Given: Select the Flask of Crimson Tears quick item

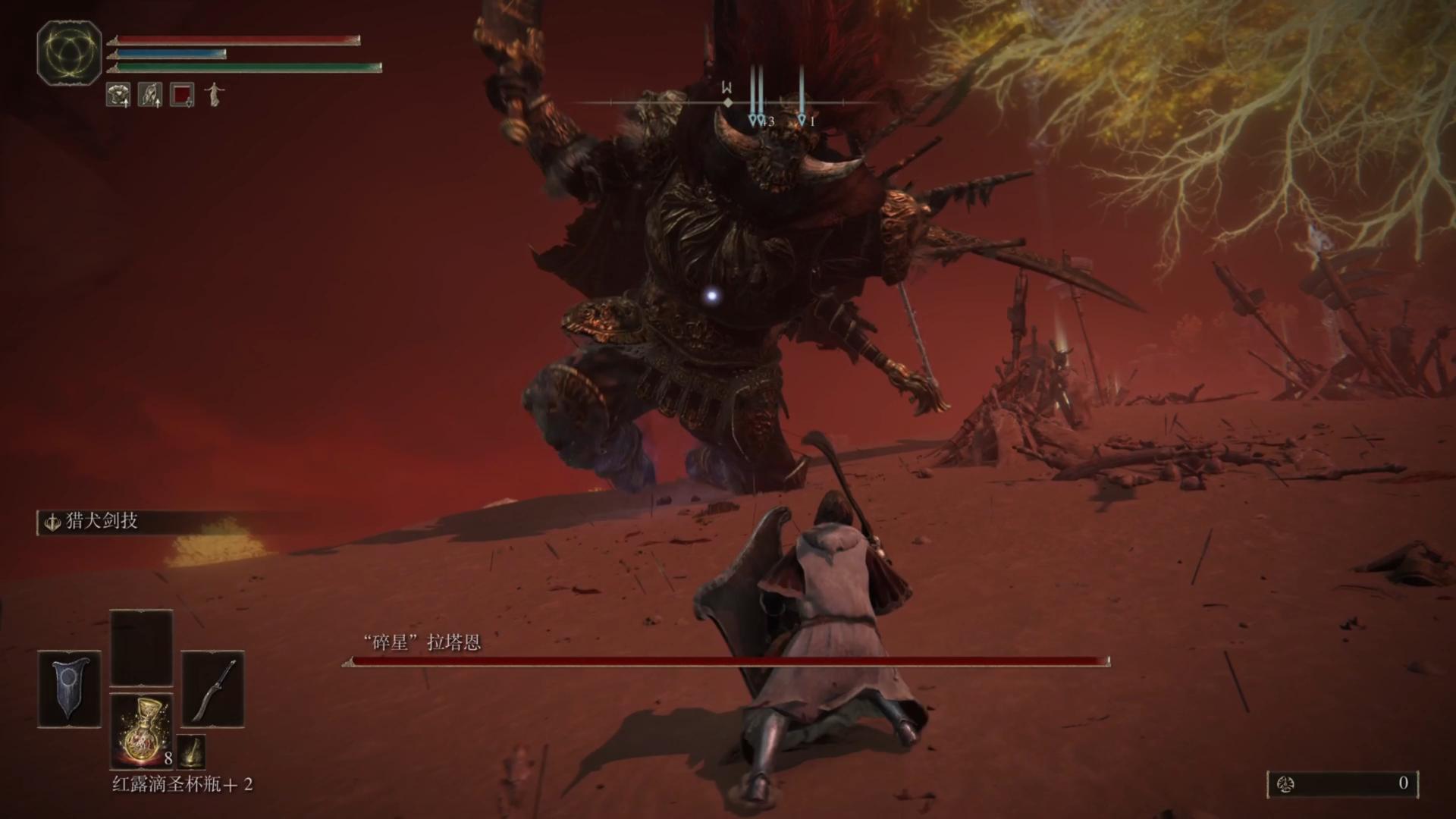Looking at the screenshot, I should tap(142, 730).
